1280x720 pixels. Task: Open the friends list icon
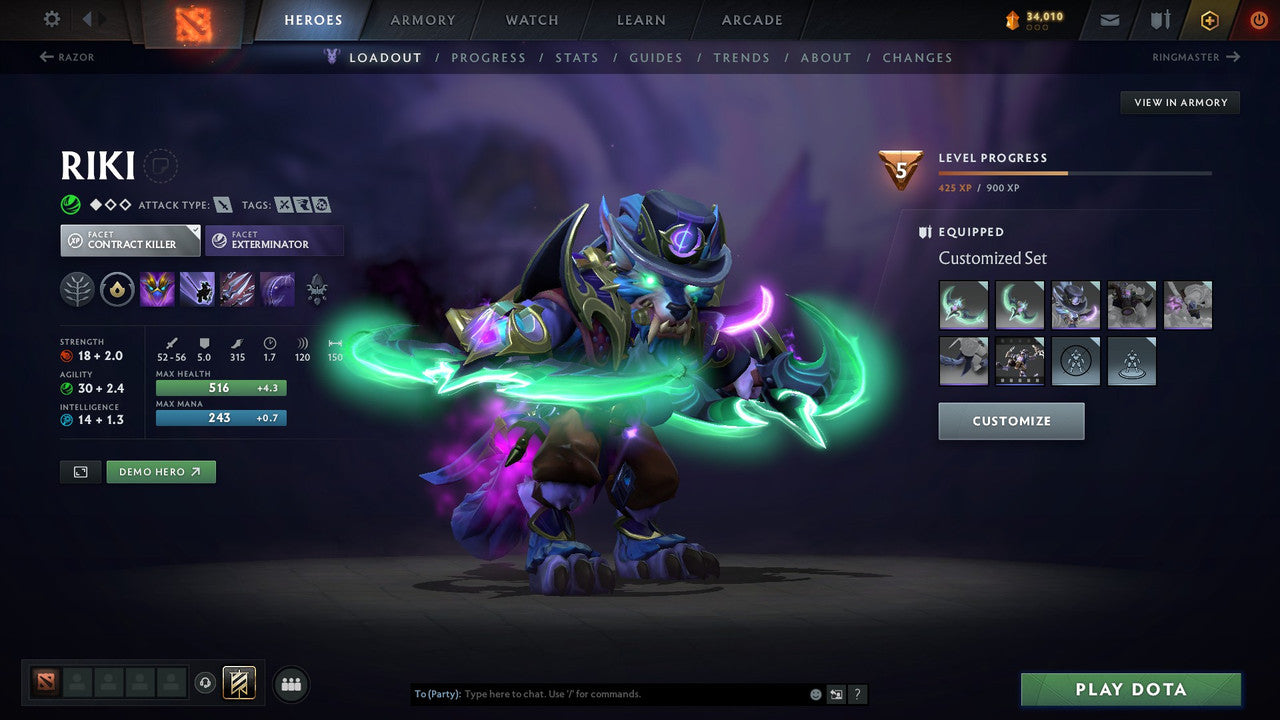(290, 683)
